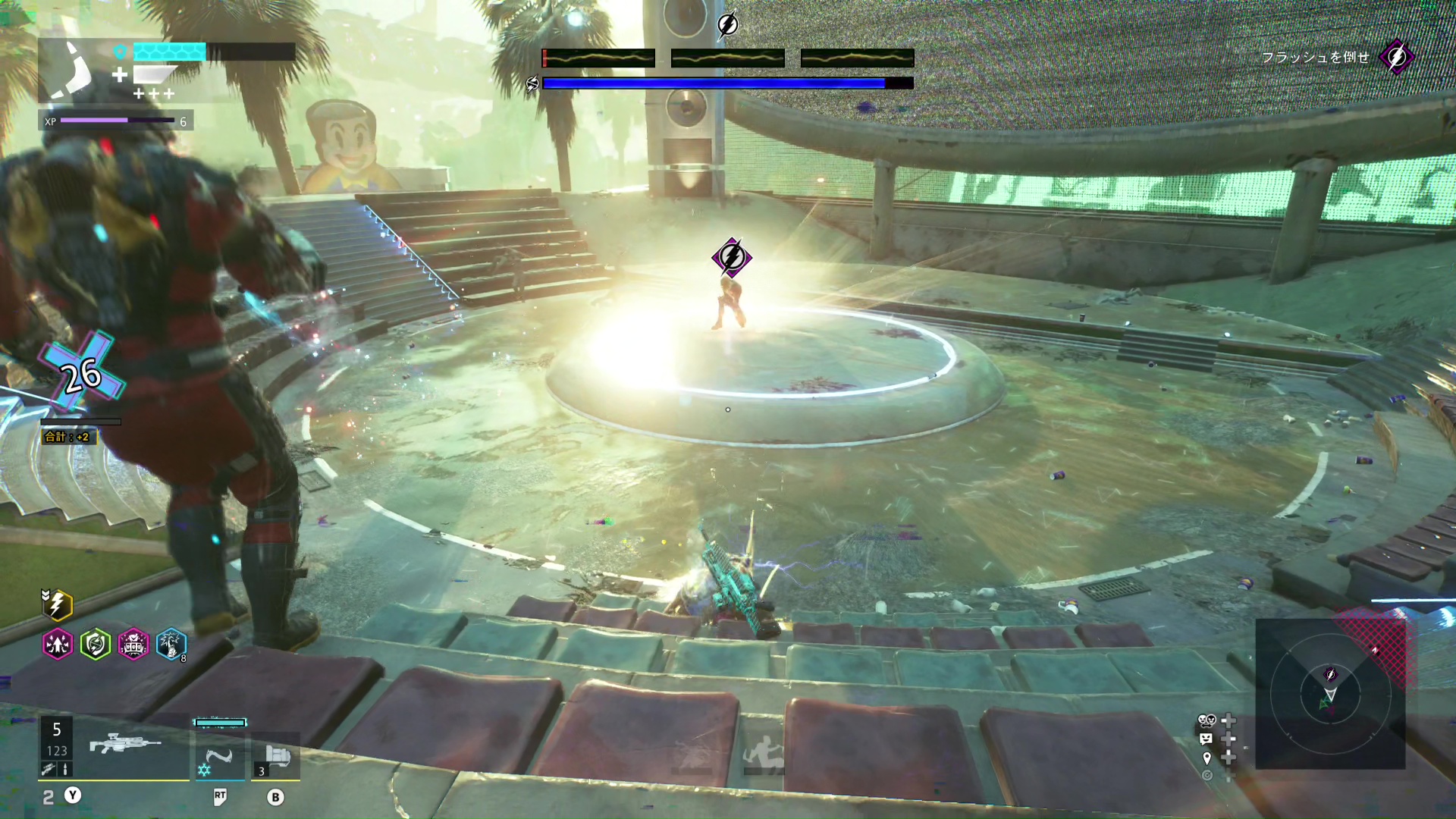Click the yellow lightning bolt buff icon
This screenshot has height=819, width=1456.
coord(58,605)
